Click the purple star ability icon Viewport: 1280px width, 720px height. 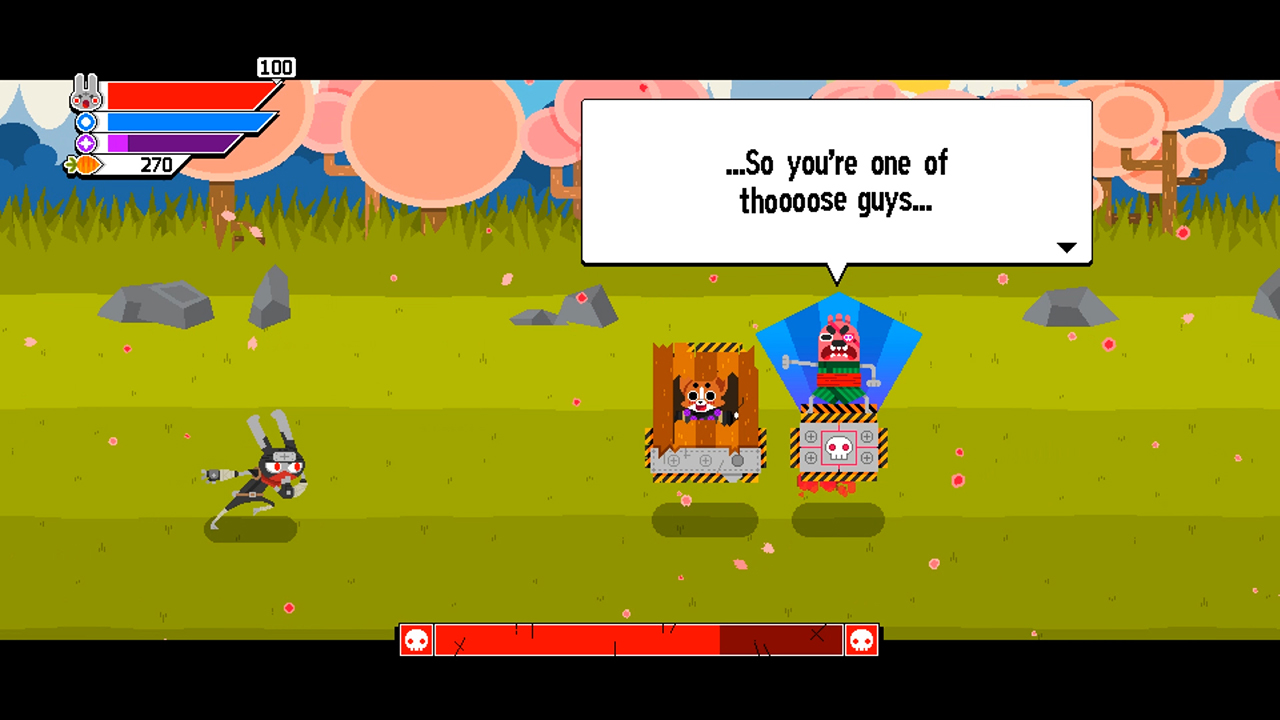pyautogui.click(x=86, y=142)
